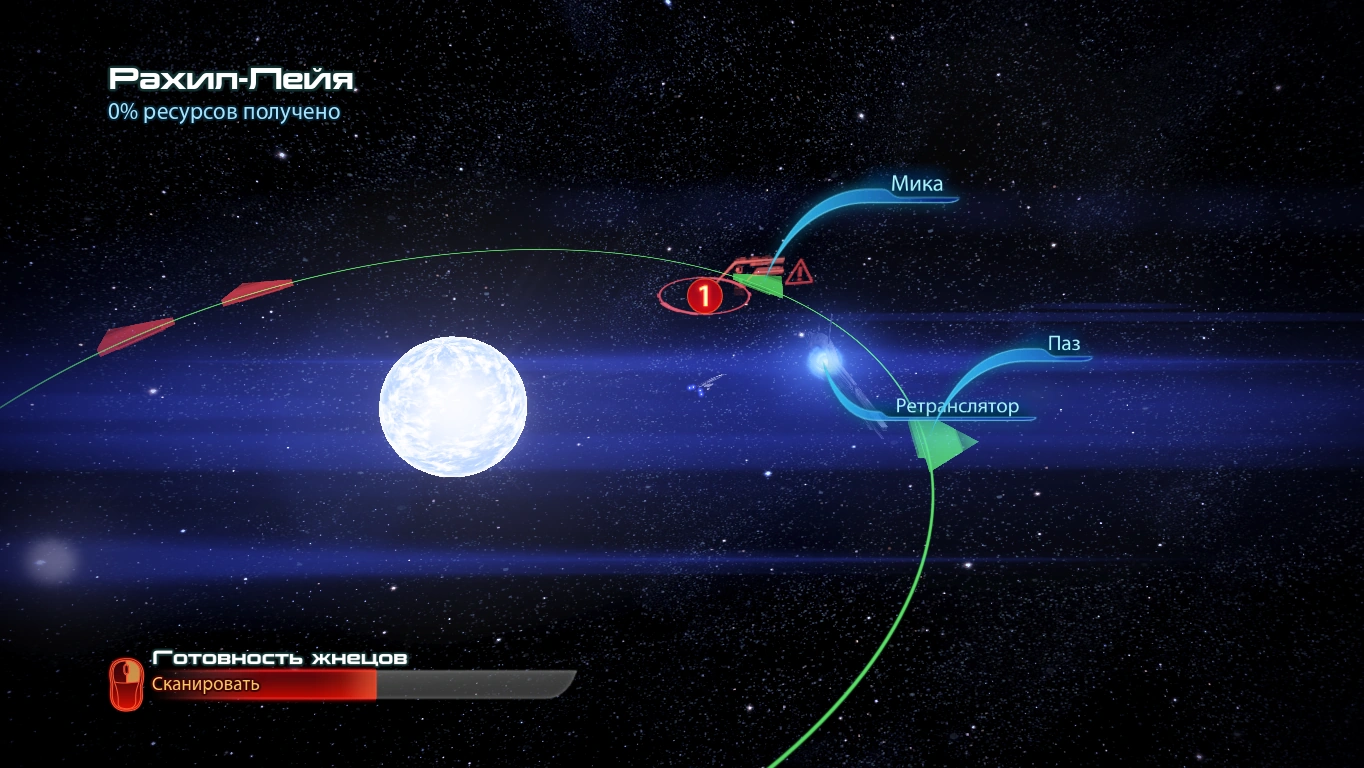Select the Мика planet label
The width and height of the screenshot is (1364, 768).
click(x=917, y=184)
